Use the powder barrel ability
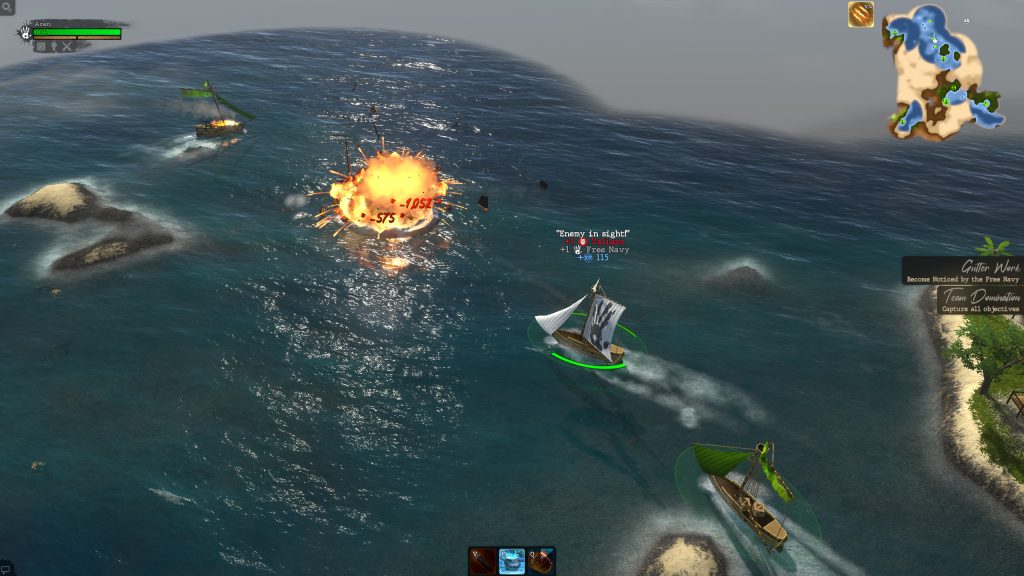 click(541, 561)
